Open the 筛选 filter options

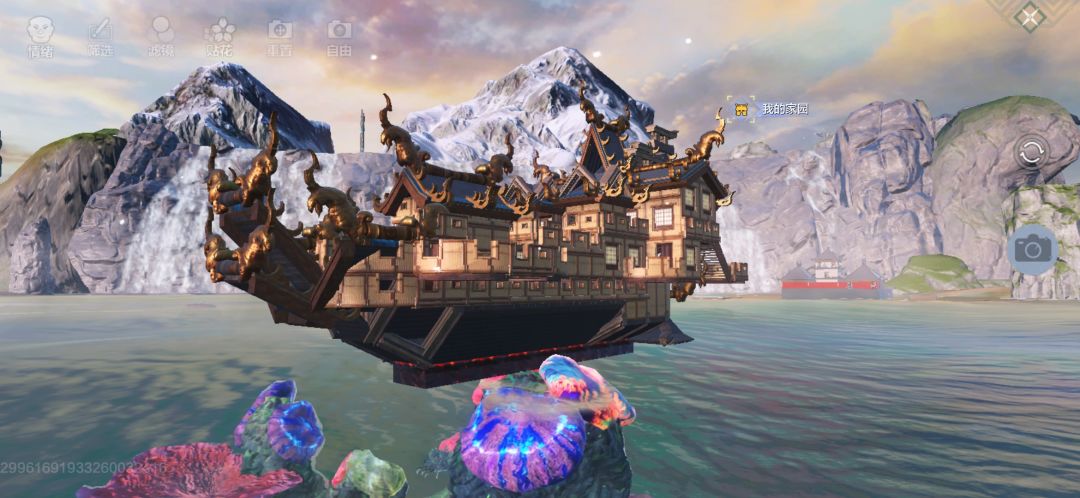(100, 36)
